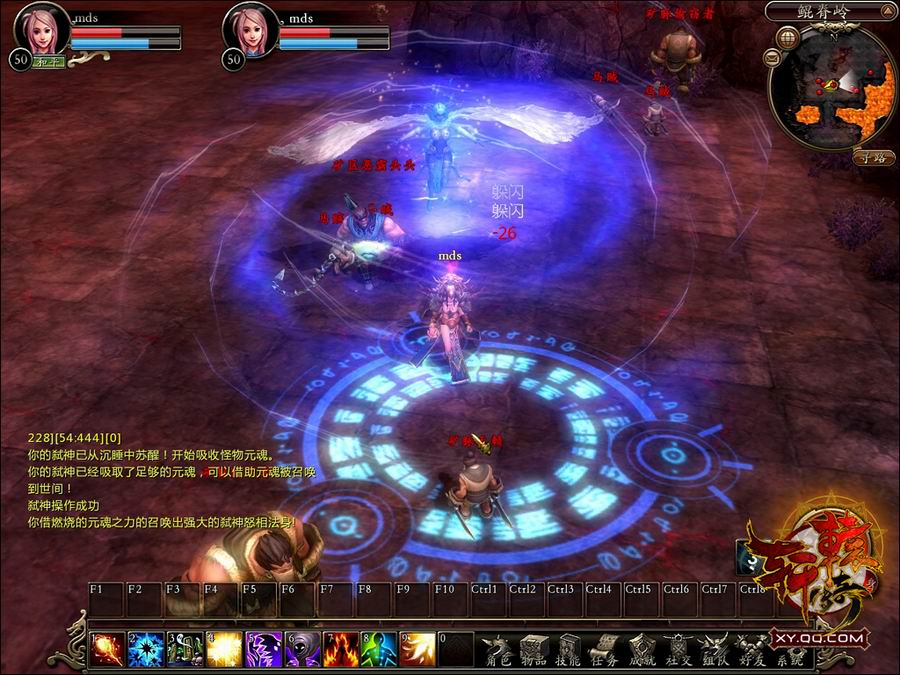Activate the flaming staff skill in slot 1
The height and width of the screenshot is (675, 900).
(x=105, y=648)
